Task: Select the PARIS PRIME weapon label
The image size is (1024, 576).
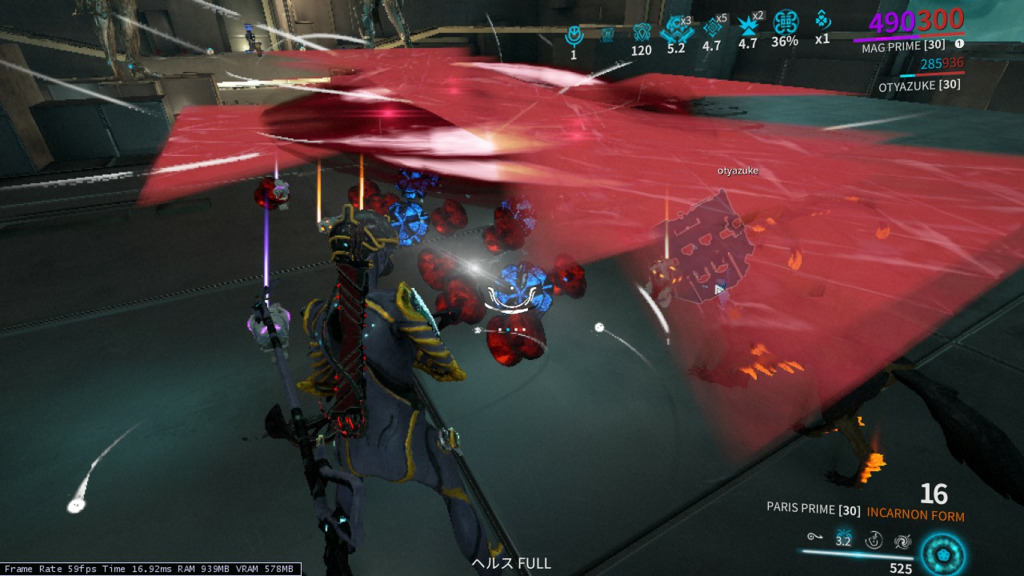Action: coord(813,509)
